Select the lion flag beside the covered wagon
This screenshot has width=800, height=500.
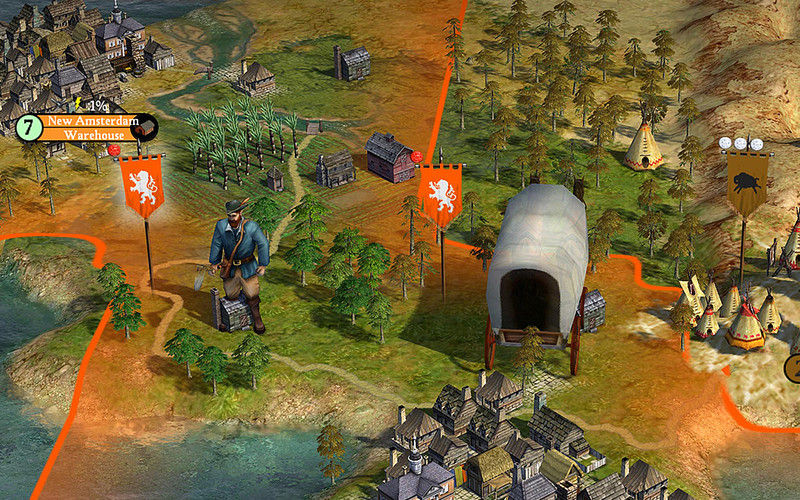tap(440, 195)
